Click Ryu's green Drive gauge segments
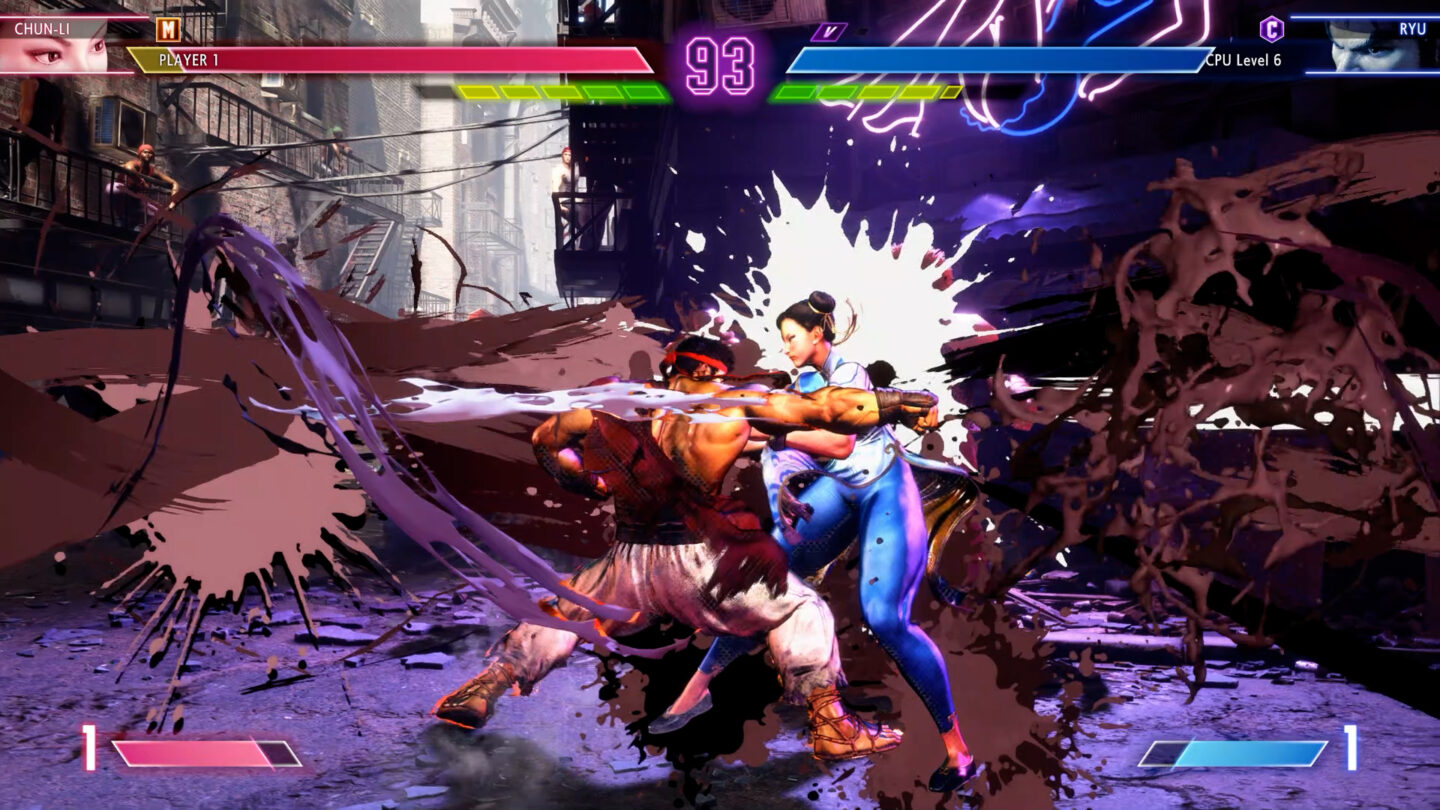Image resolution: width=1440 pixels, height=810 pixels. 865,90
